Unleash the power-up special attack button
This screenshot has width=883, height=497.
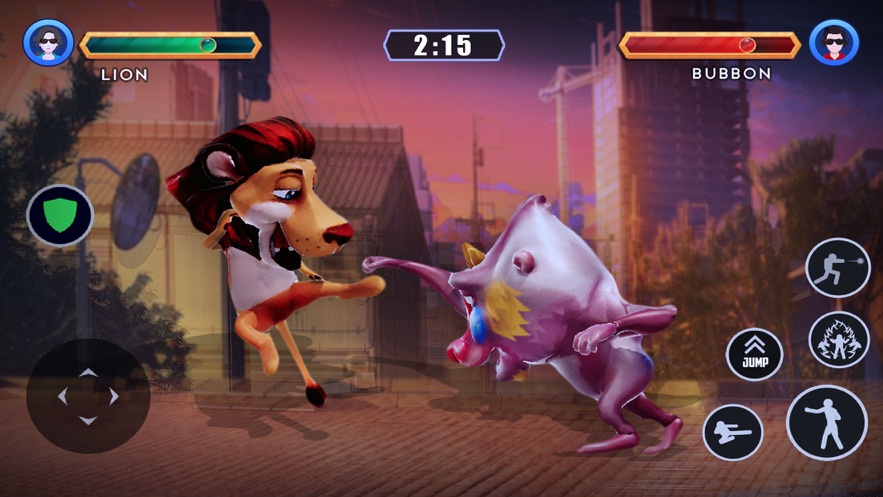coord(838,339)
